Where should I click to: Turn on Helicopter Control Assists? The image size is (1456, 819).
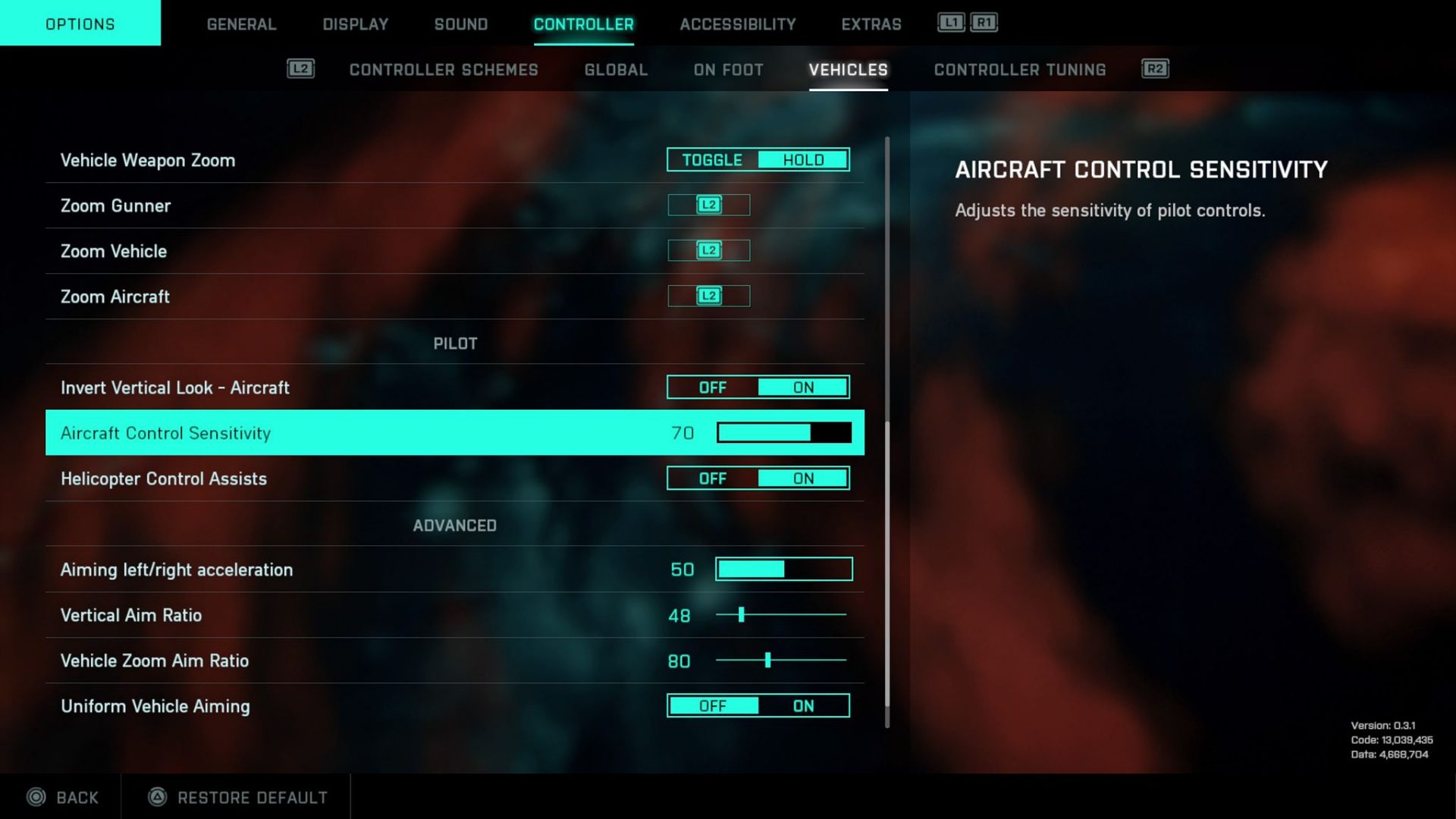tap(802, 478)
